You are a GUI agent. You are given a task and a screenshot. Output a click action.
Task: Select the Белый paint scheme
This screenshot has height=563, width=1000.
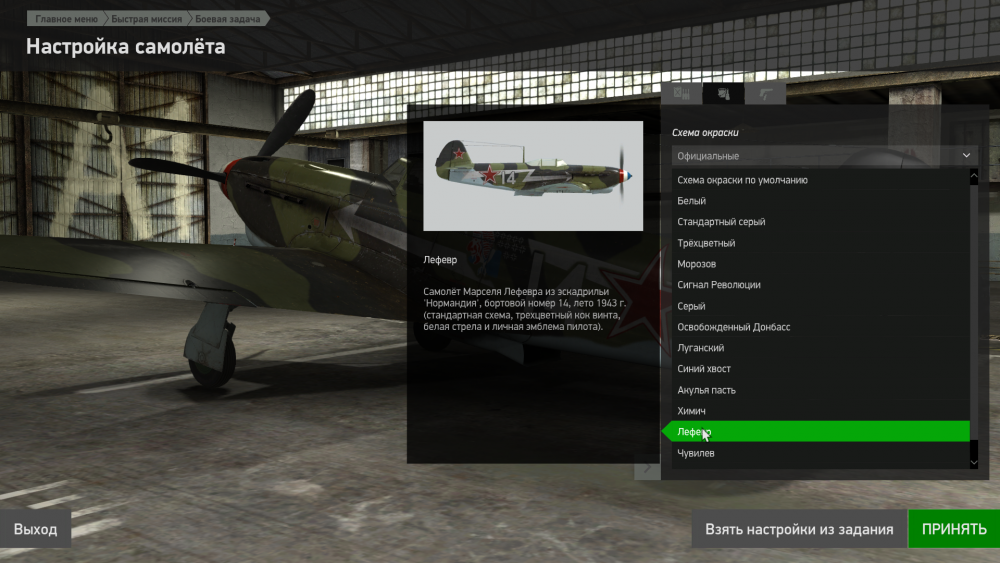[692, 201]
